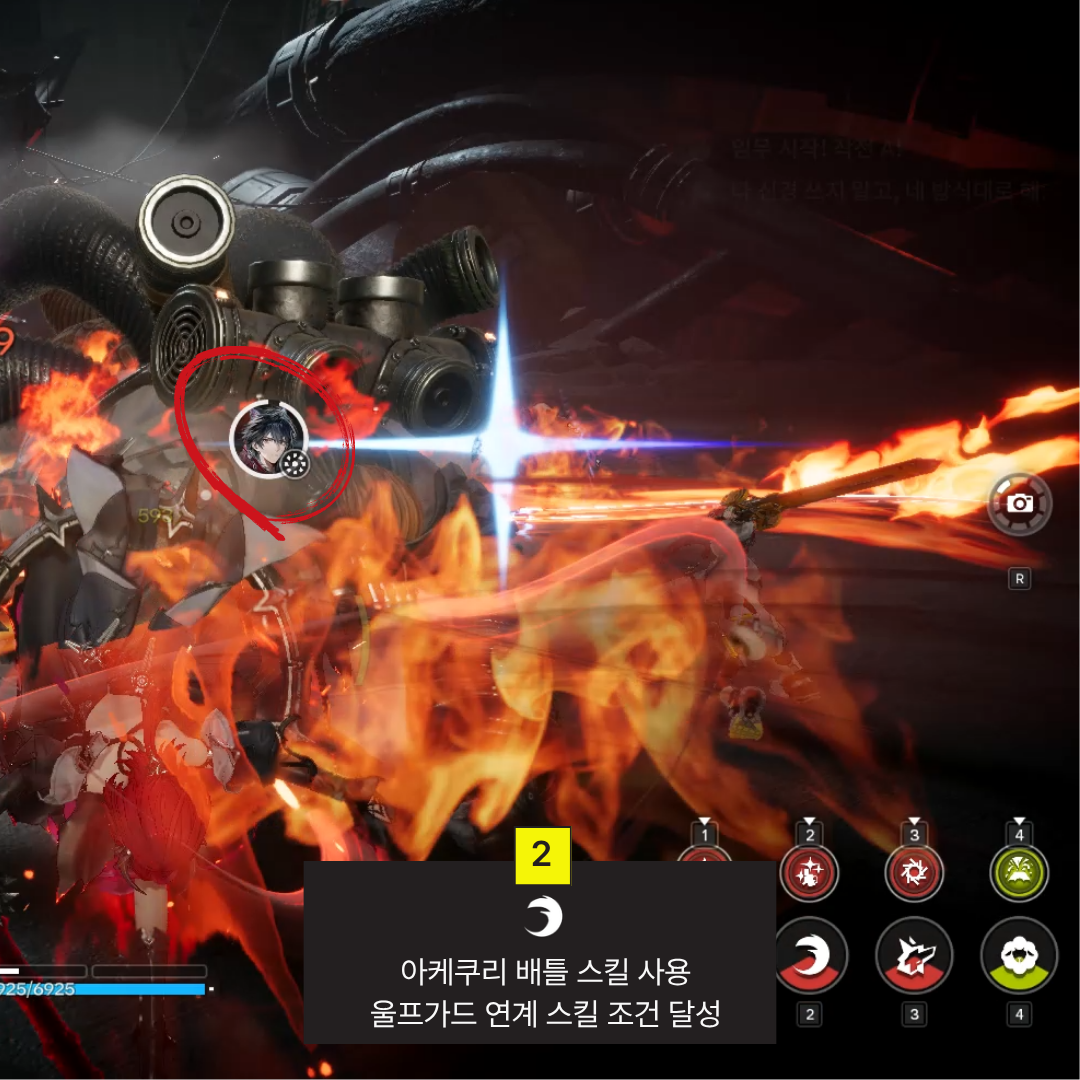Open the camera photo mode icon
The image size is (1080, 1080).
(x=1019, y=503)
